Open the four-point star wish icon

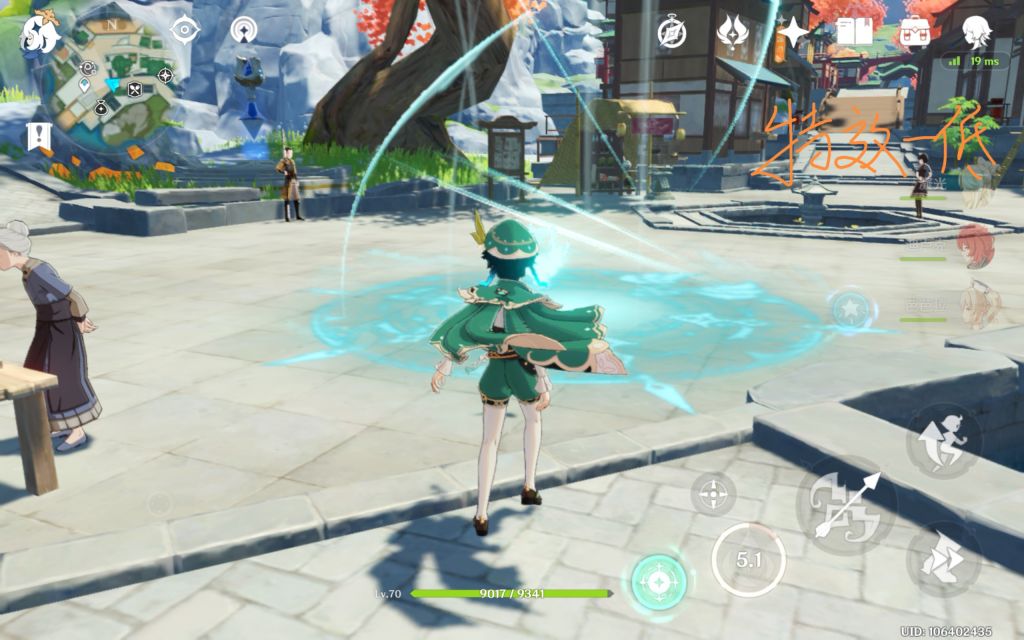click(794, 32)
